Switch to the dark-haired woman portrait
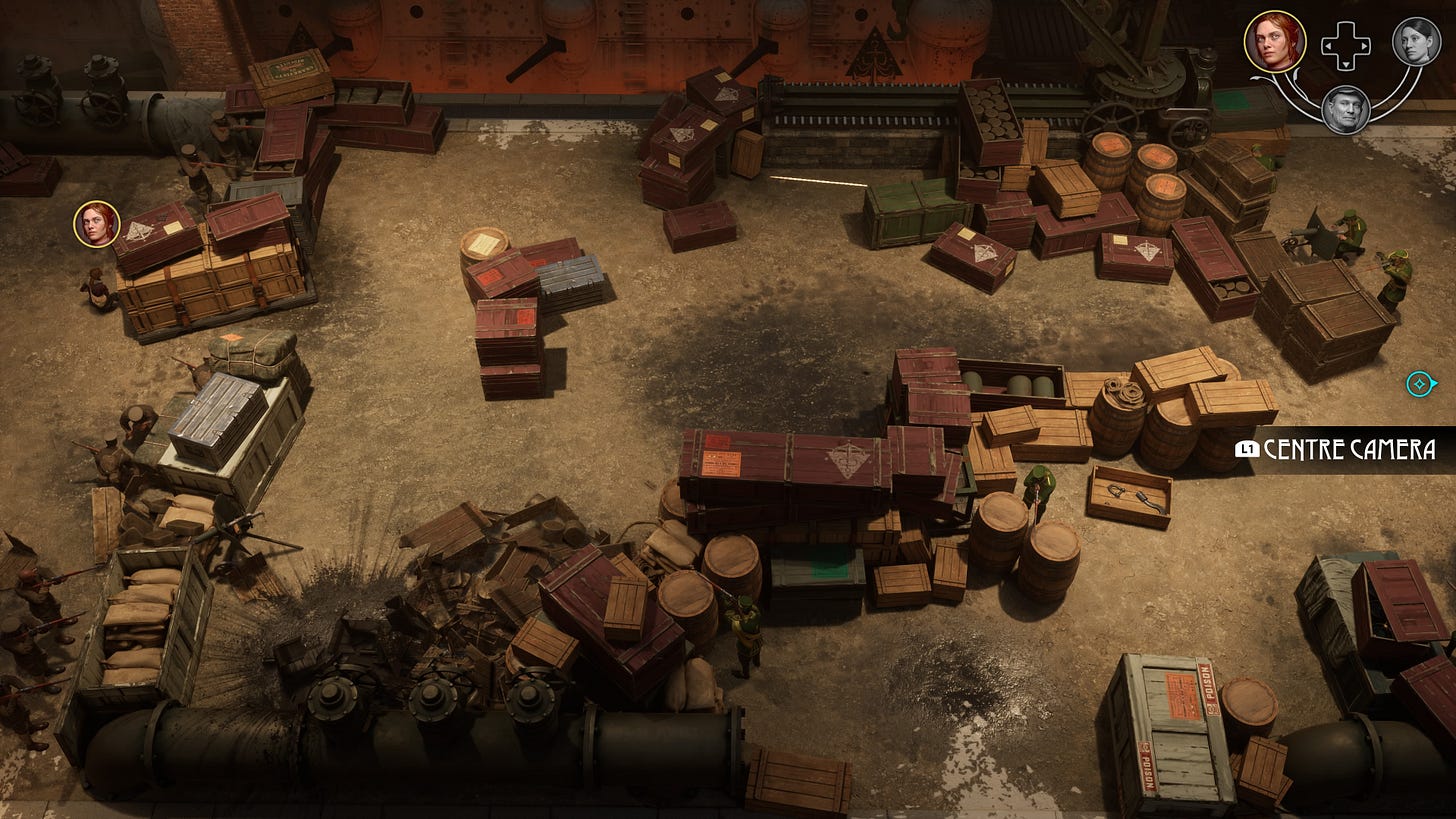The image size is (1456, 819). (x=1416, y=41)
